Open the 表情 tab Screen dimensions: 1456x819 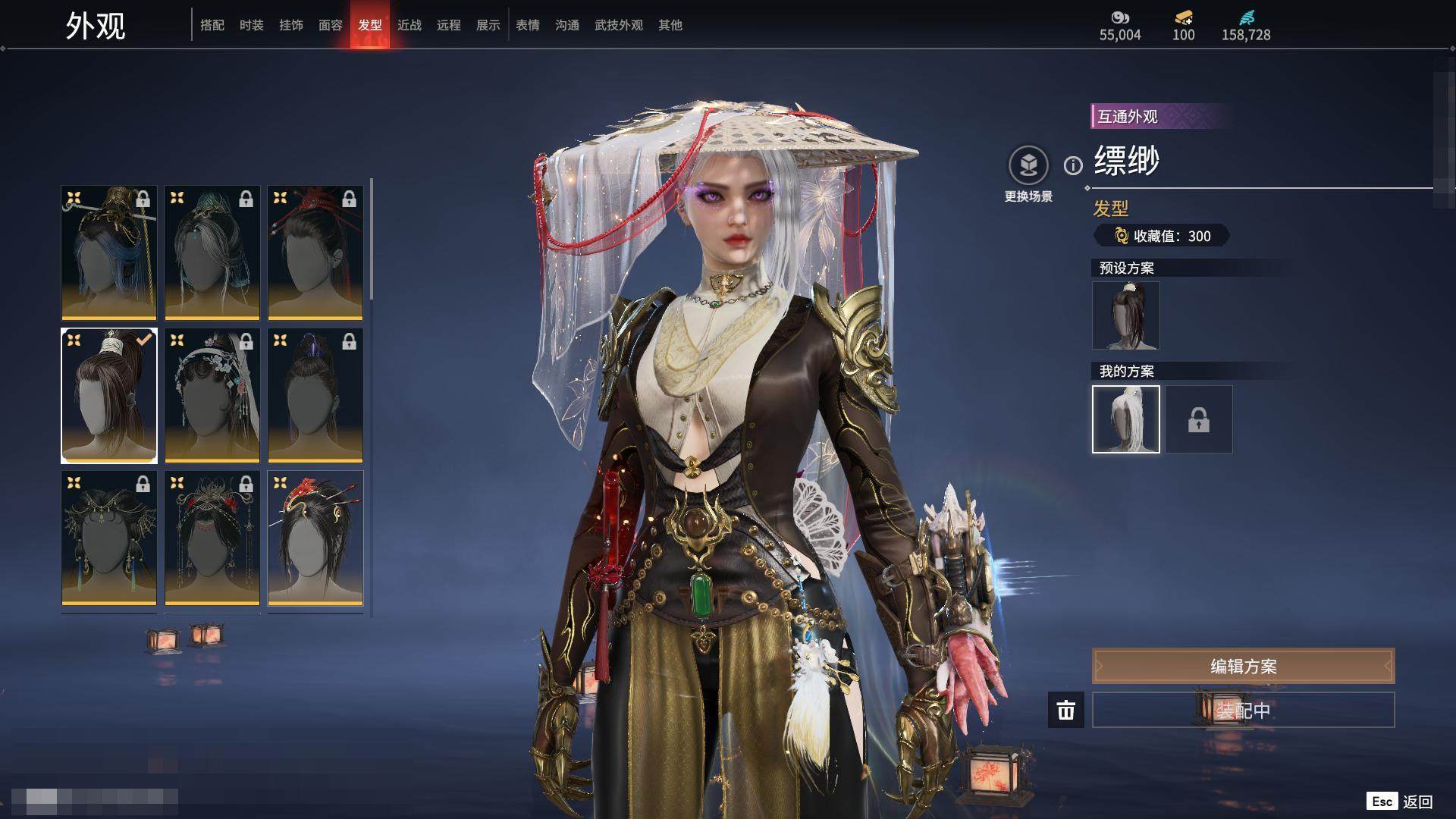(528, 25)
